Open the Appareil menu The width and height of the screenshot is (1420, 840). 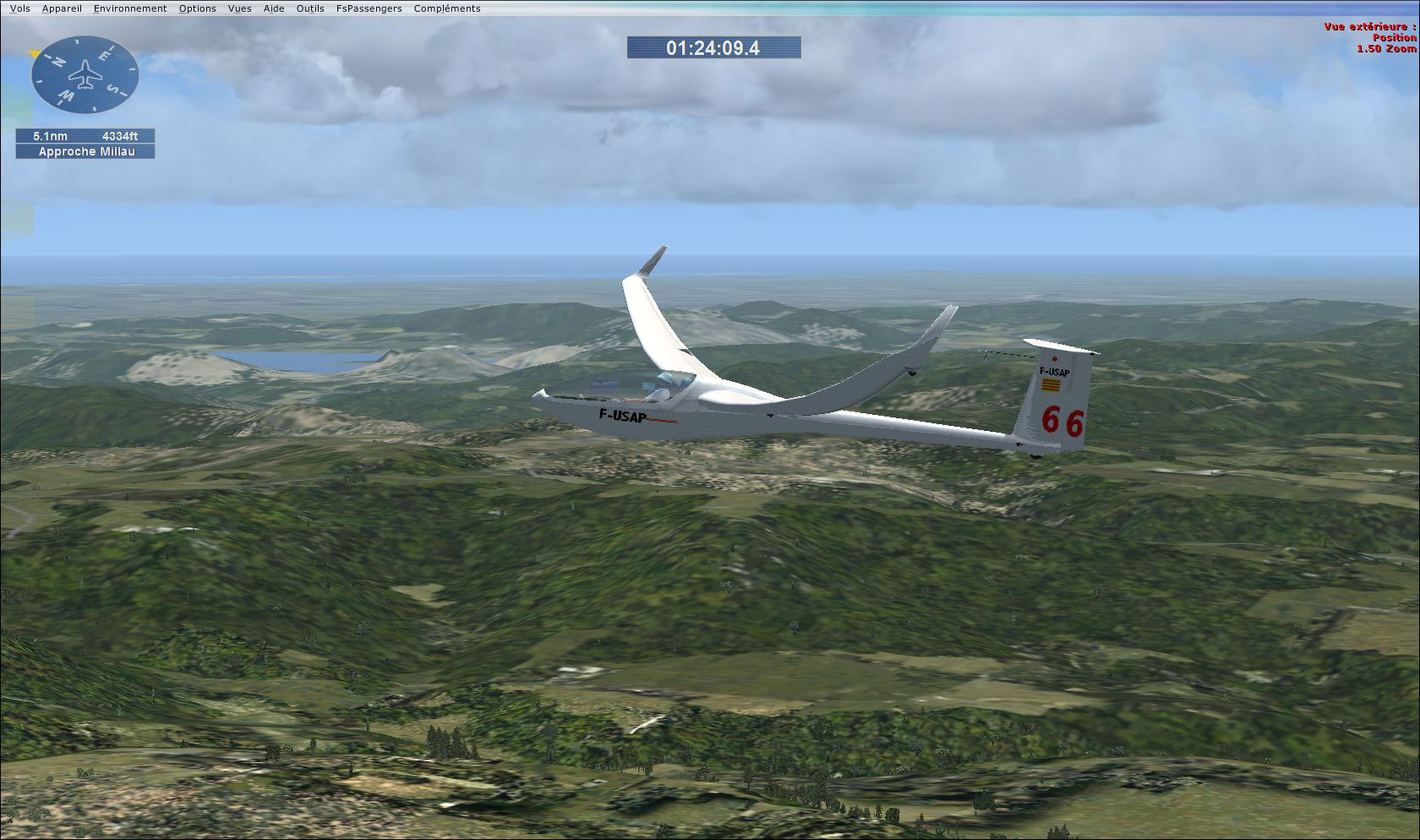coord(62,8)
